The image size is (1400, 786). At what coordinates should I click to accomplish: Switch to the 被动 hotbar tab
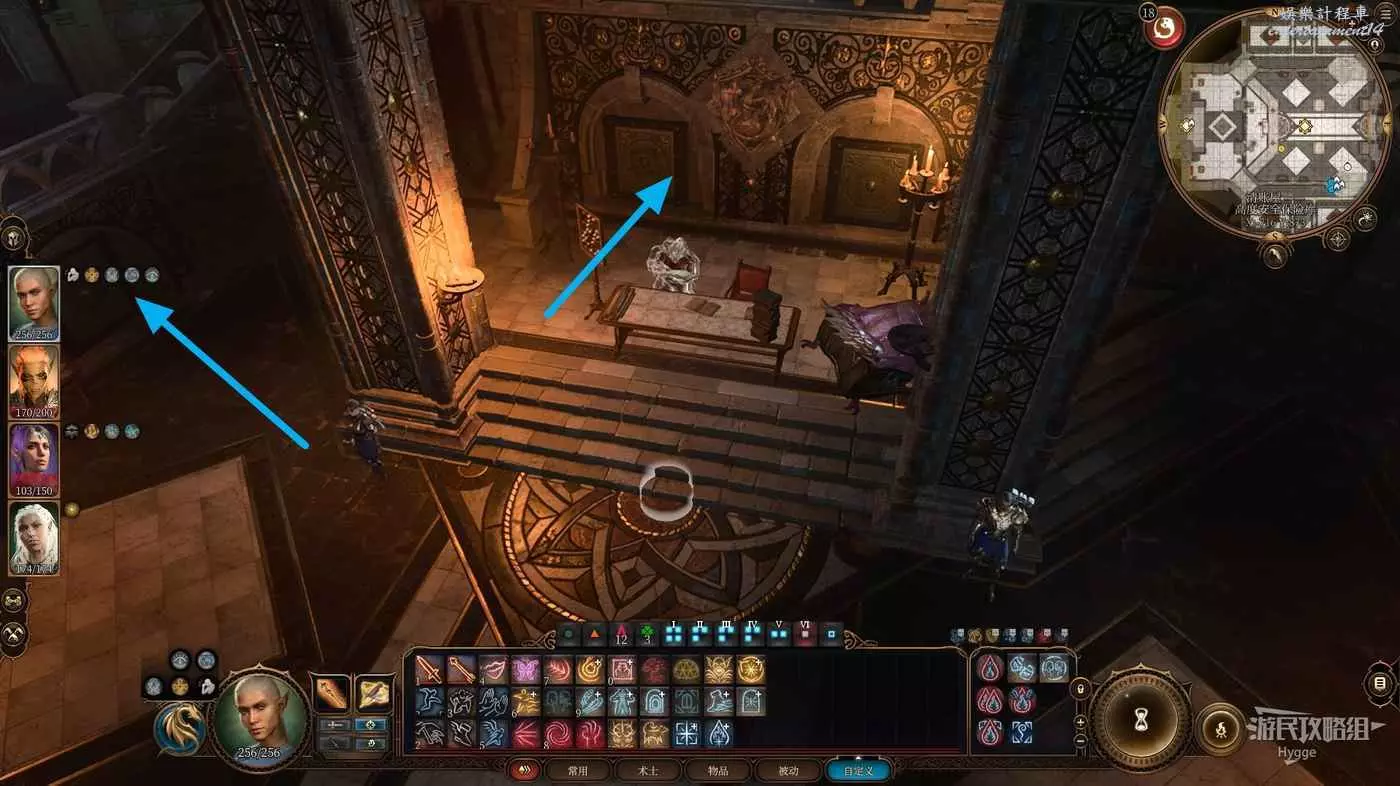pos(789,771)
